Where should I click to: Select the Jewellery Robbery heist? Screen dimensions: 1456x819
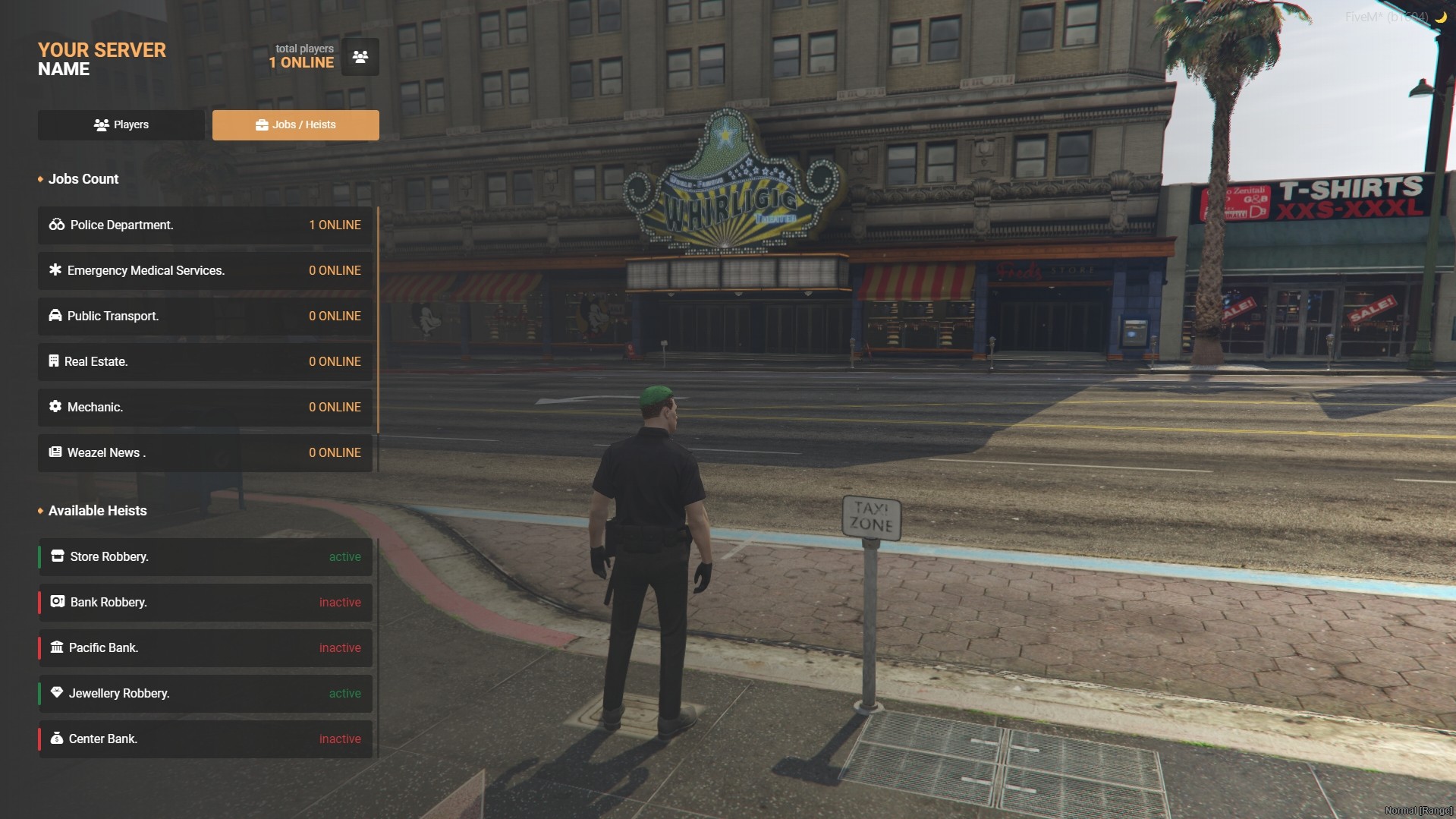[x=205, y=694]
